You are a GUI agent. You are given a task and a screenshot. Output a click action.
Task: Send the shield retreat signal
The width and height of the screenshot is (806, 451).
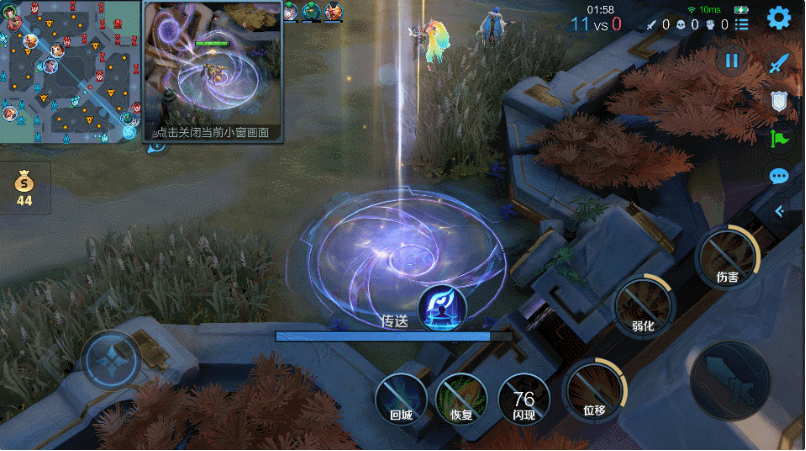pos(780,100)
